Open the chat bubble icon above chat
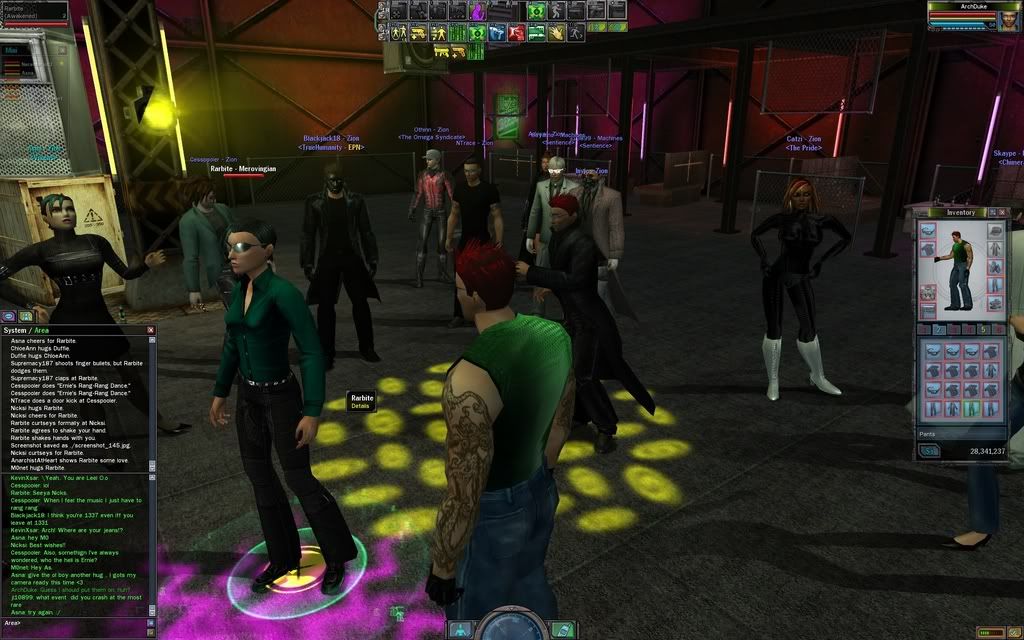Image resolution: width=1024 pixels, height=640 pixels. 9,316
